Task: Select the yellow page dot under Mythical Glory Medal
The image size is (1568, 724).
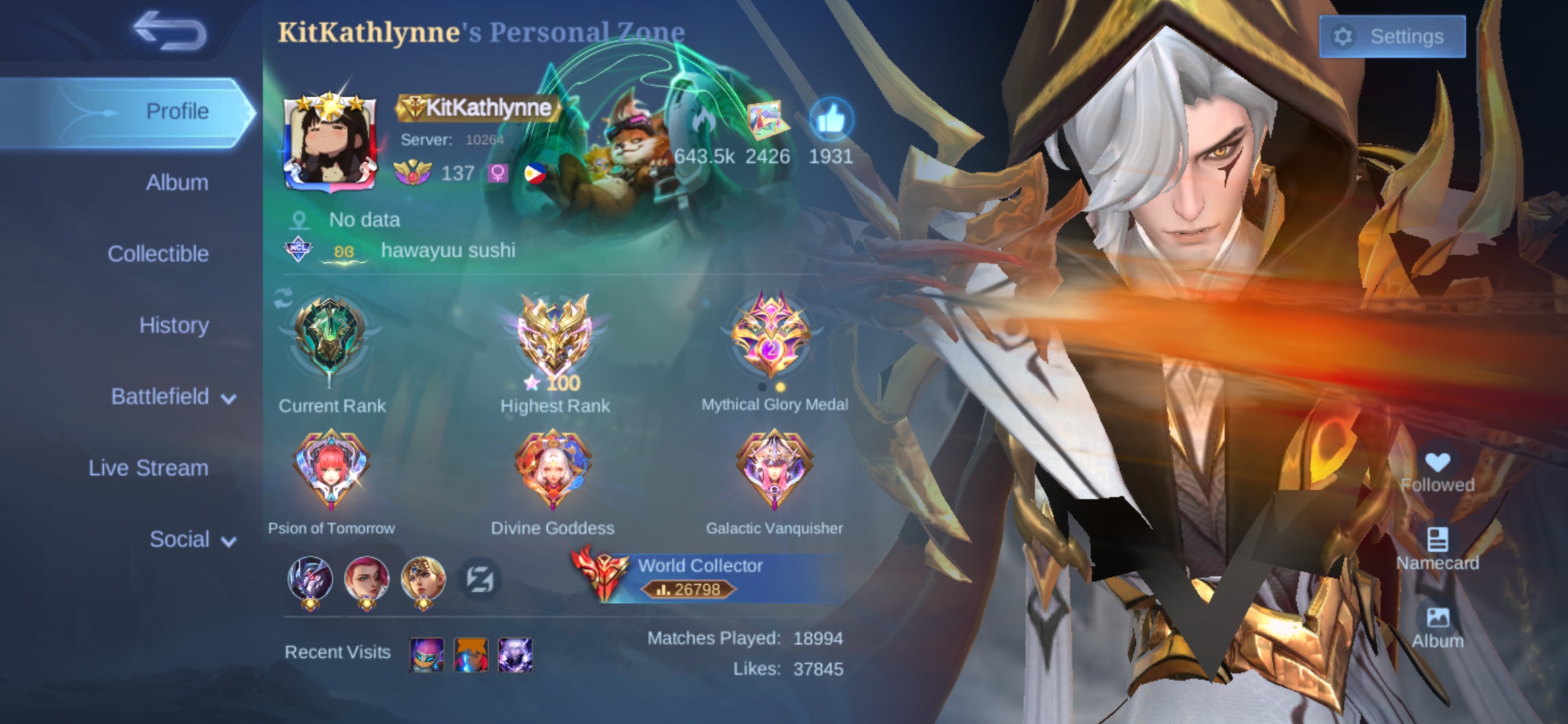Action: coord(781,387)
